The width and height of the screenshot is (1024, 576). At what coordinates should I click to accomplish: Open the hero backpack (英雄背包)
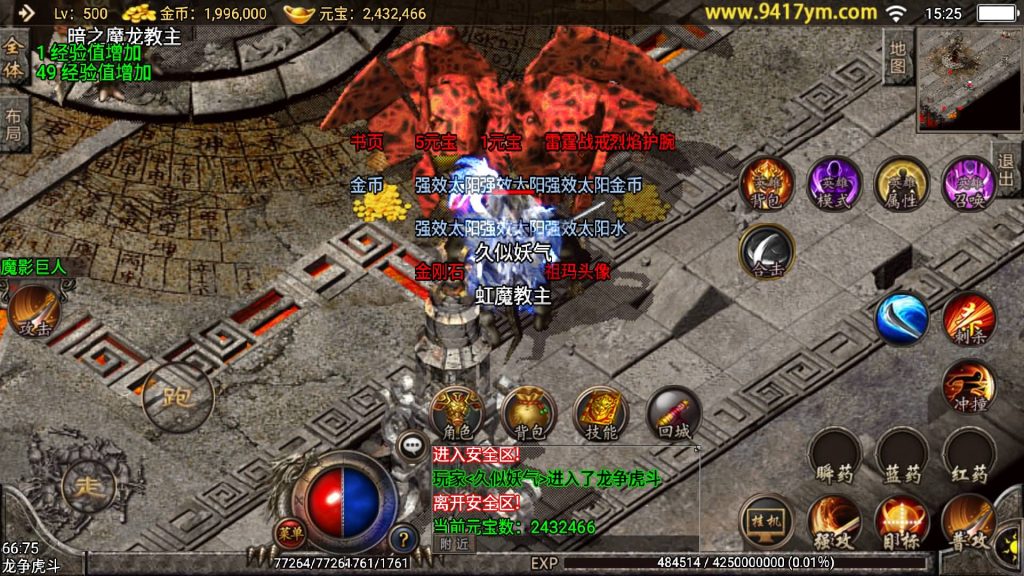(x=767, y=183)
